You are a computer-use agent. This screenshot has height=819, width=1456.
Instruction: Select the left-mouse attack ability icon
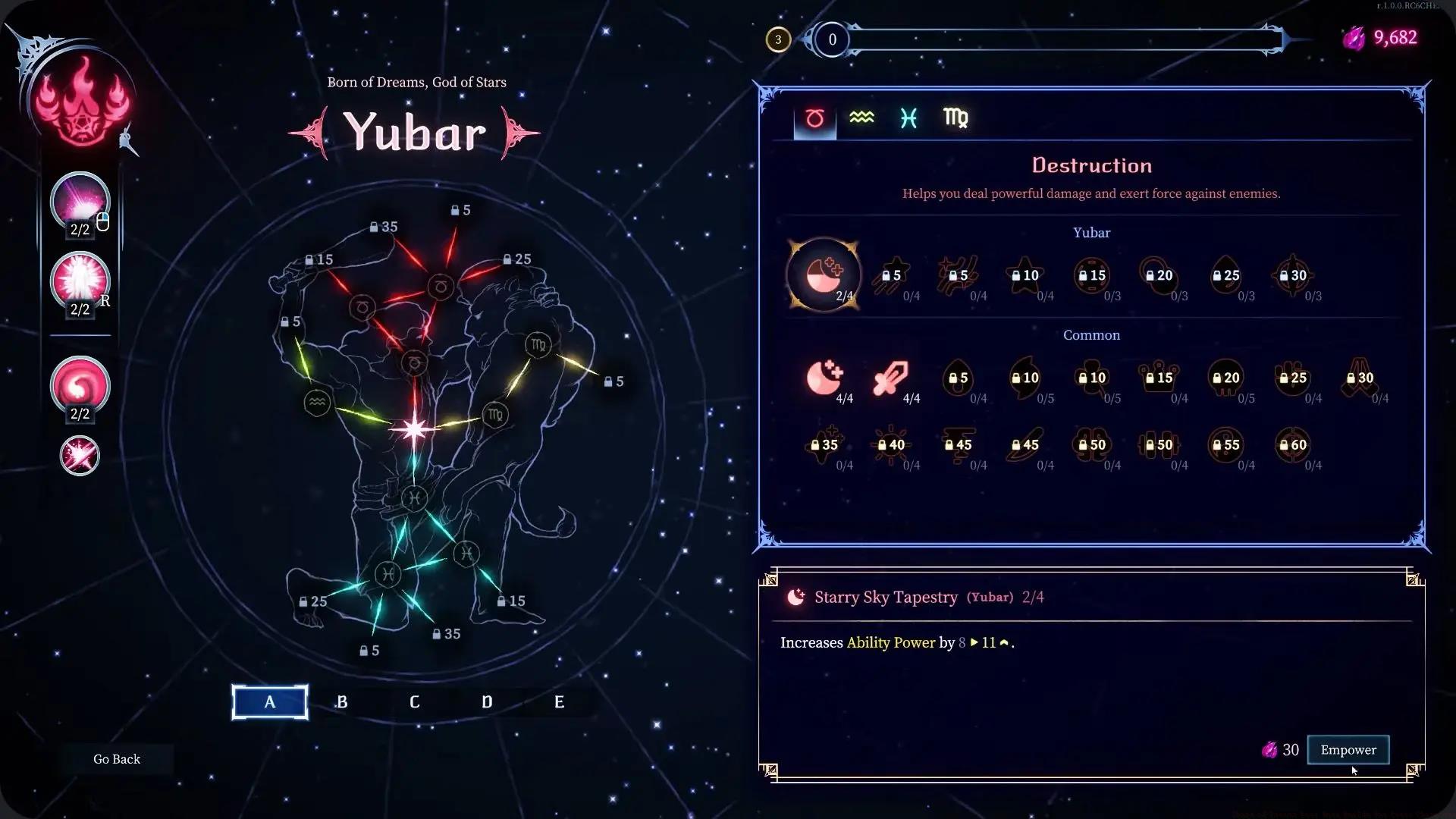coord(80,202)
